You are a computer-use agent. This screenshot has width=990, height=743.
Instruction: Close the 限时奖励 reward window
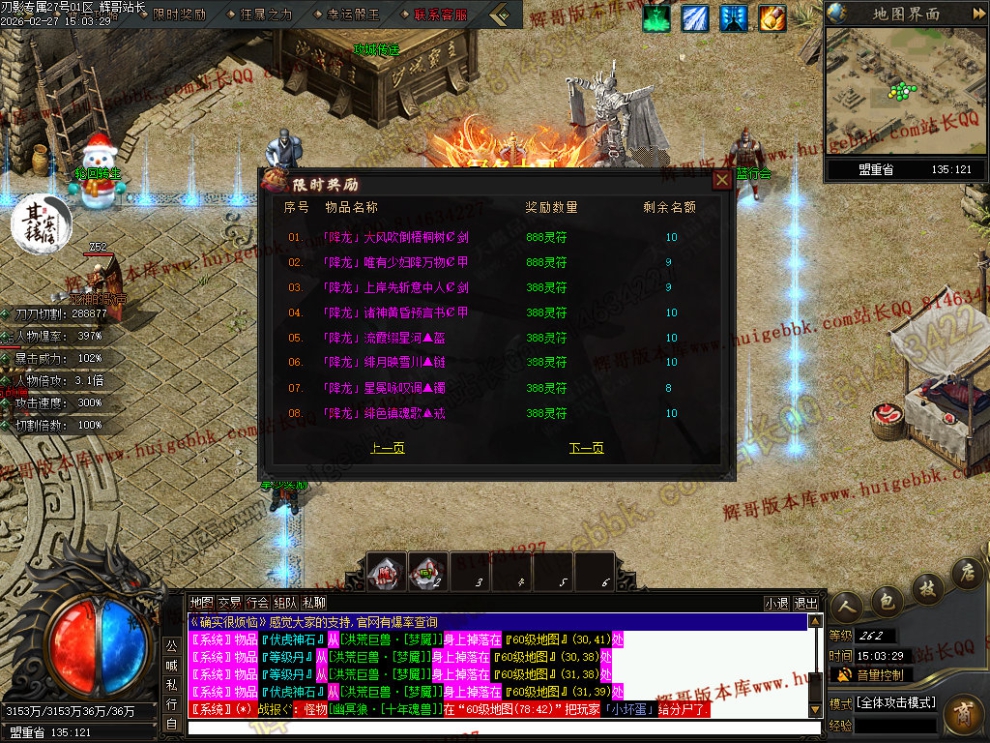point(721,180)
